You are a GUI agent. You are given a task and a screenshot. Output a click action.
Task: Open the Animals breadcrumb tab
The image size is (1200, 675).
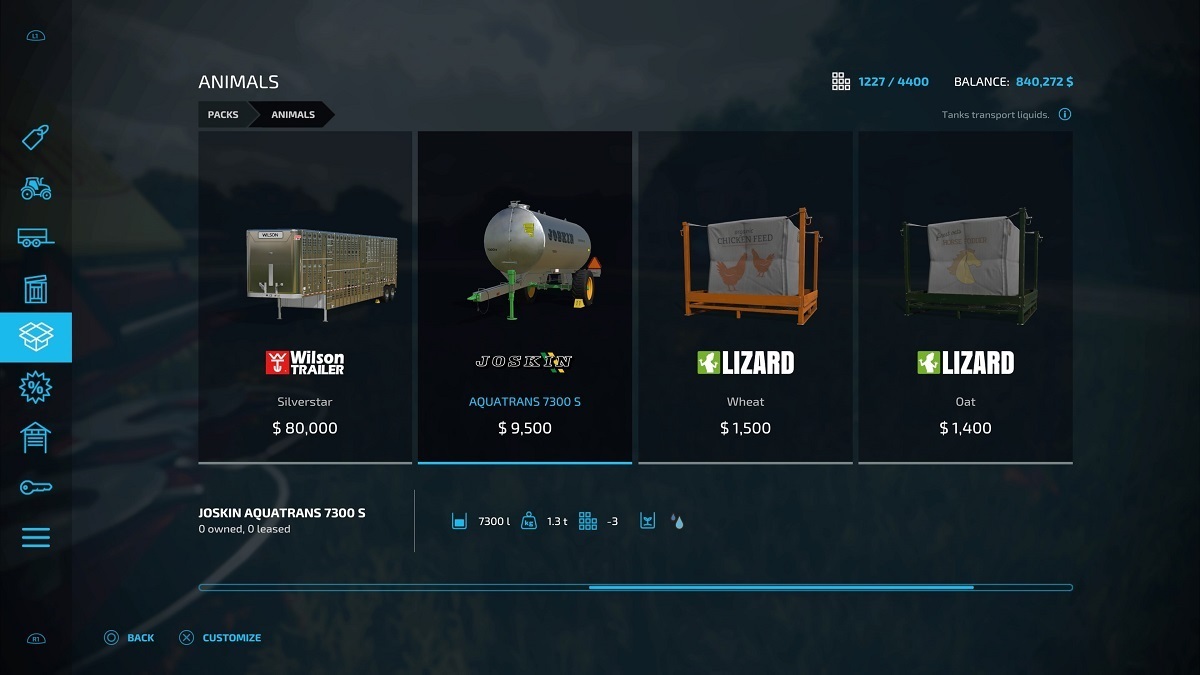(293, 115)
